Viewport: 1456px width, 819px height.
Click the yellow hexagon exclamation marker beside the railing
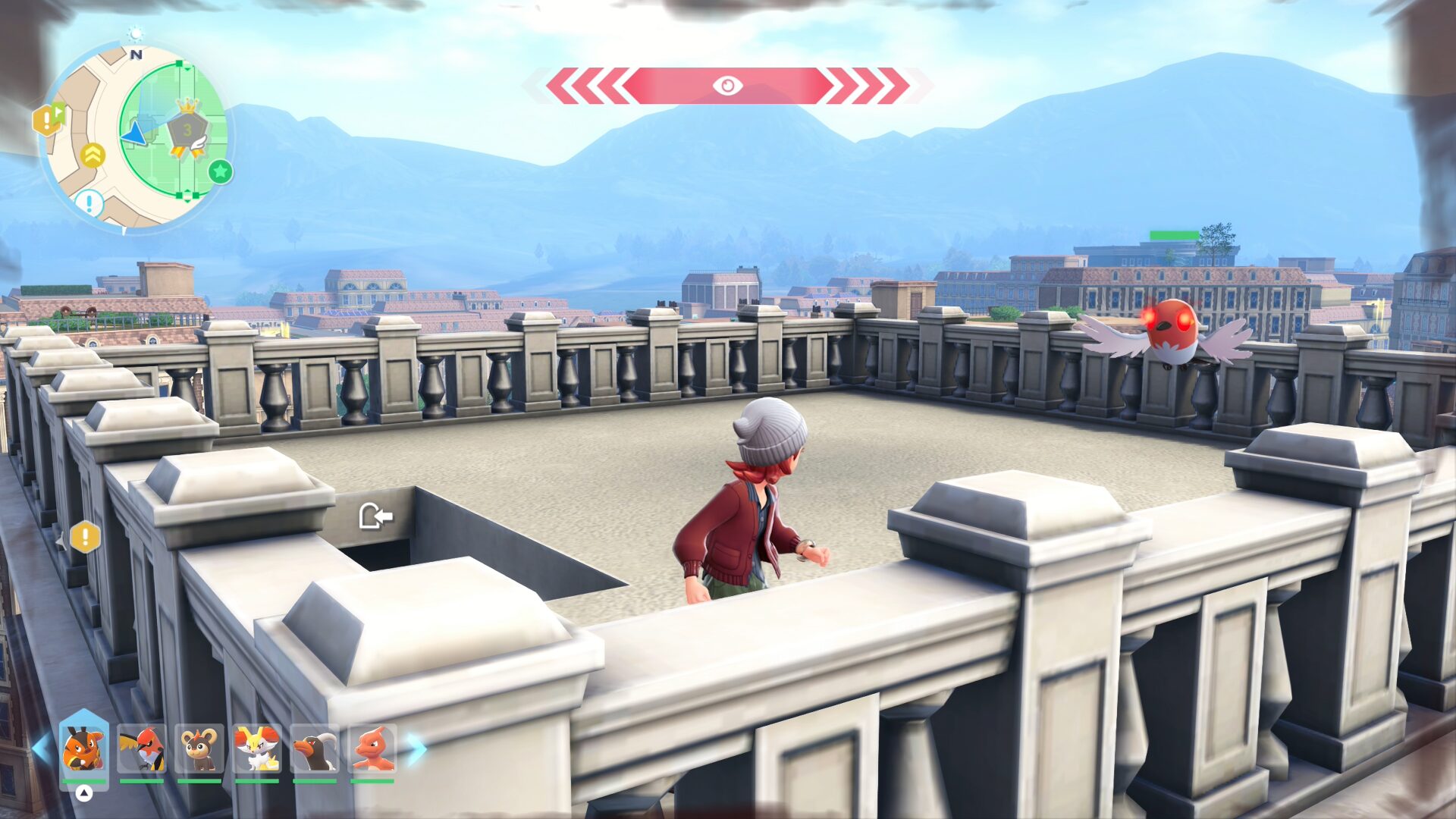(85, 538)
